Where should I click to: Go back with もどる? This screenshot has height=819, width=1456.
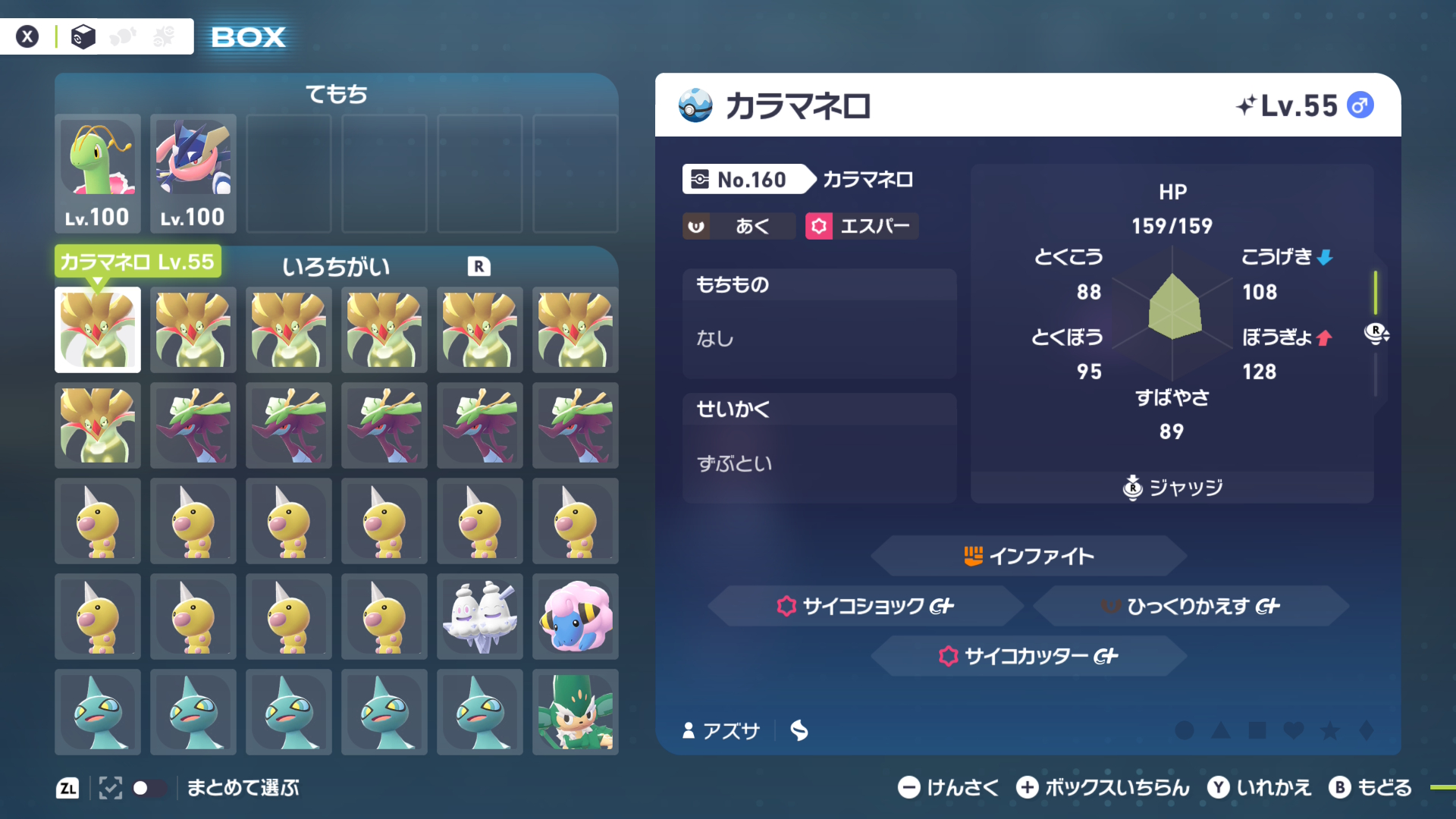(1370, 788)
